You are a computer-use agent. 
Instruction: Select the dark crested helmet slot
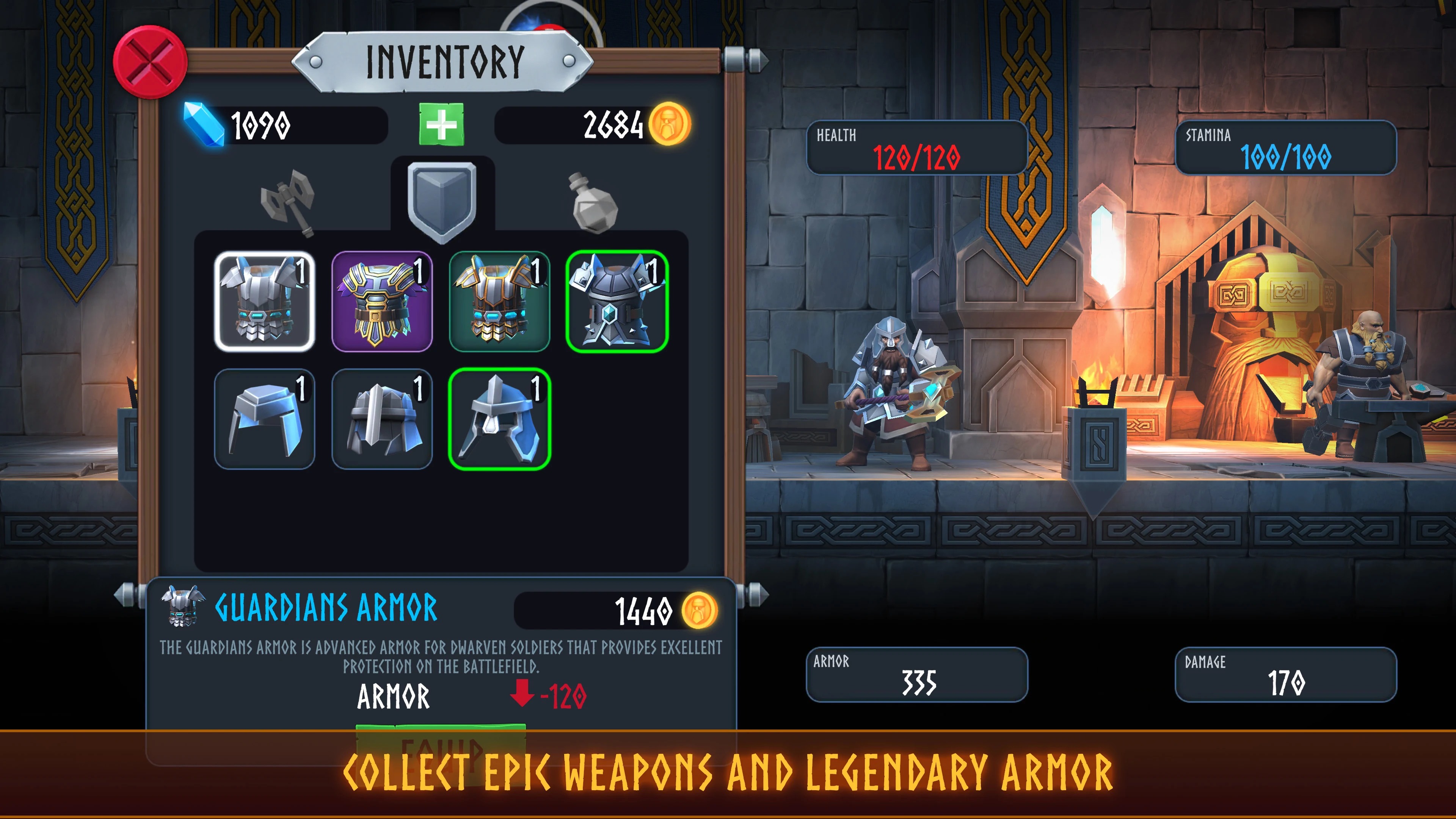click(x=382, y=419)
